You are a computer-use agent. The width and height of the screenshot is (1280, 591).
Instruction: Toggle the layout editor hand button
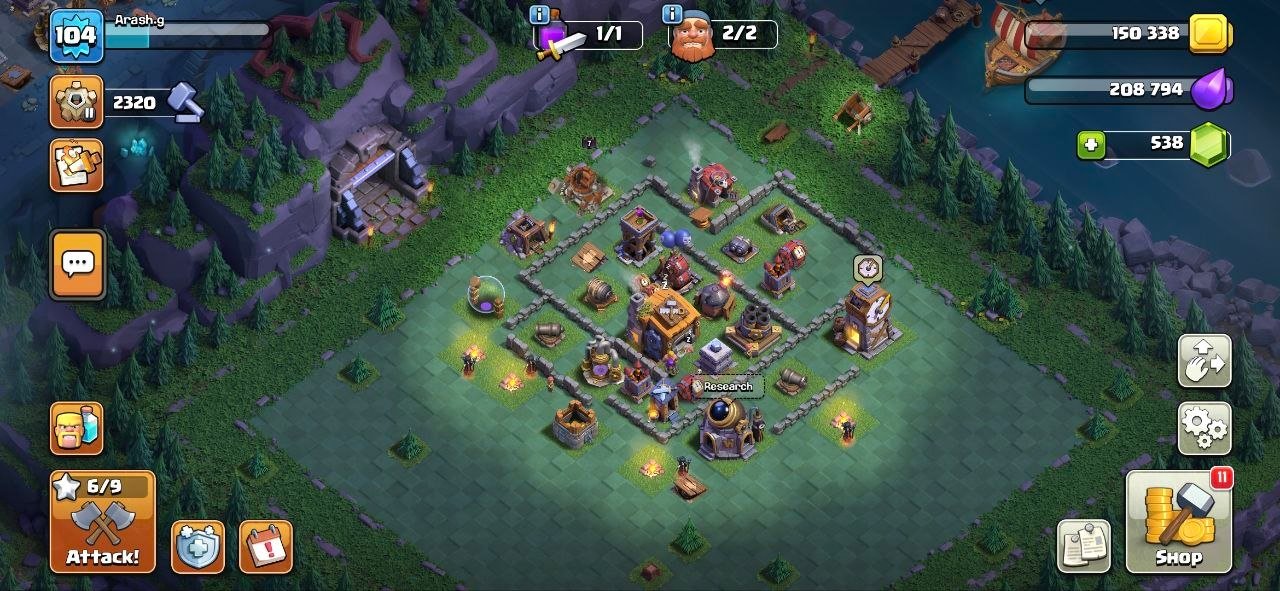point(1204,361)
